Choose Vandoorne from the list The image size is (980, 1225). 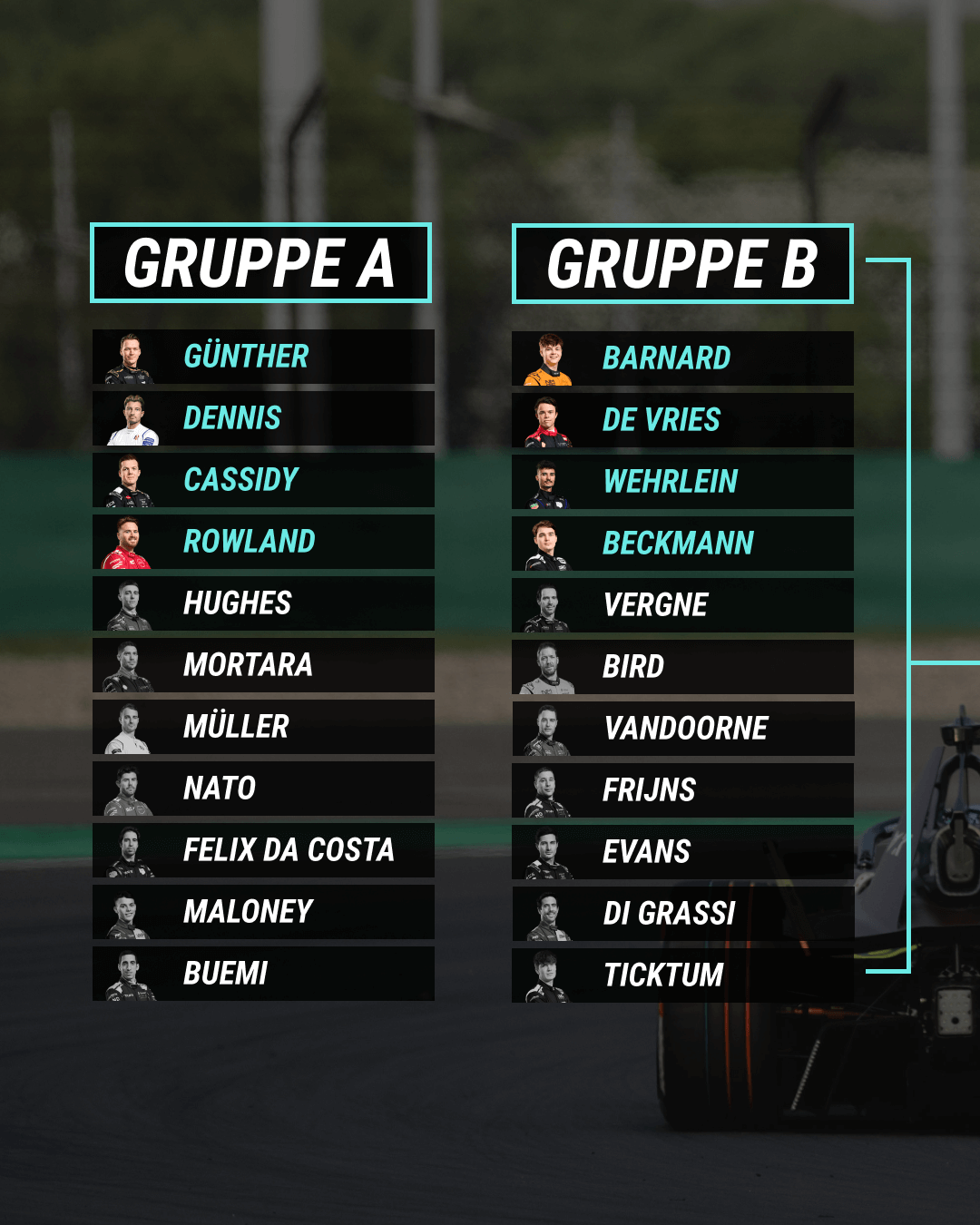682,729
